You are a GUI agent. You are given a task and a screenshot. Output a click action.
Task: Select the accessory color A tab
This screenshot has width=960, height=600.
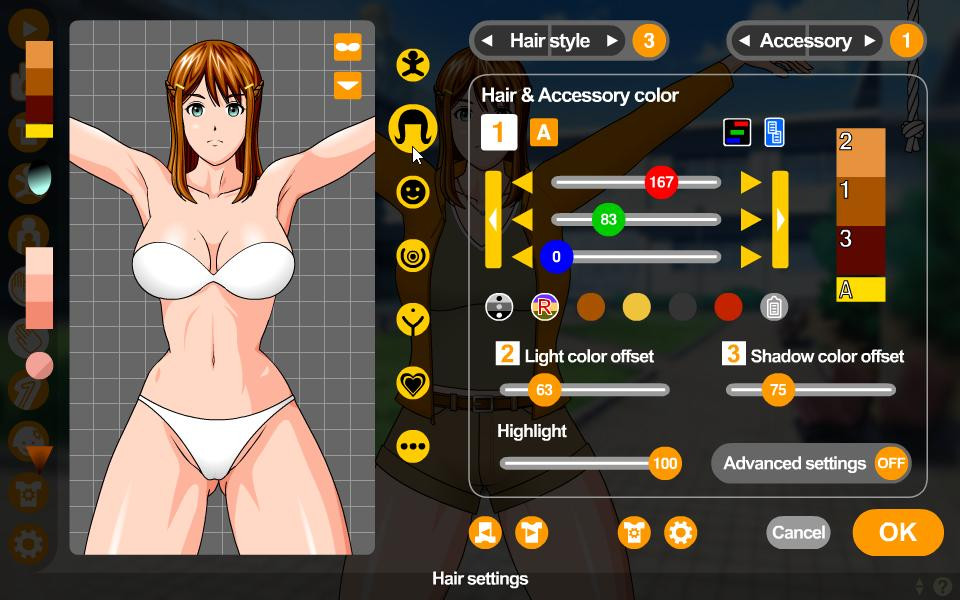tap(543, 132)
